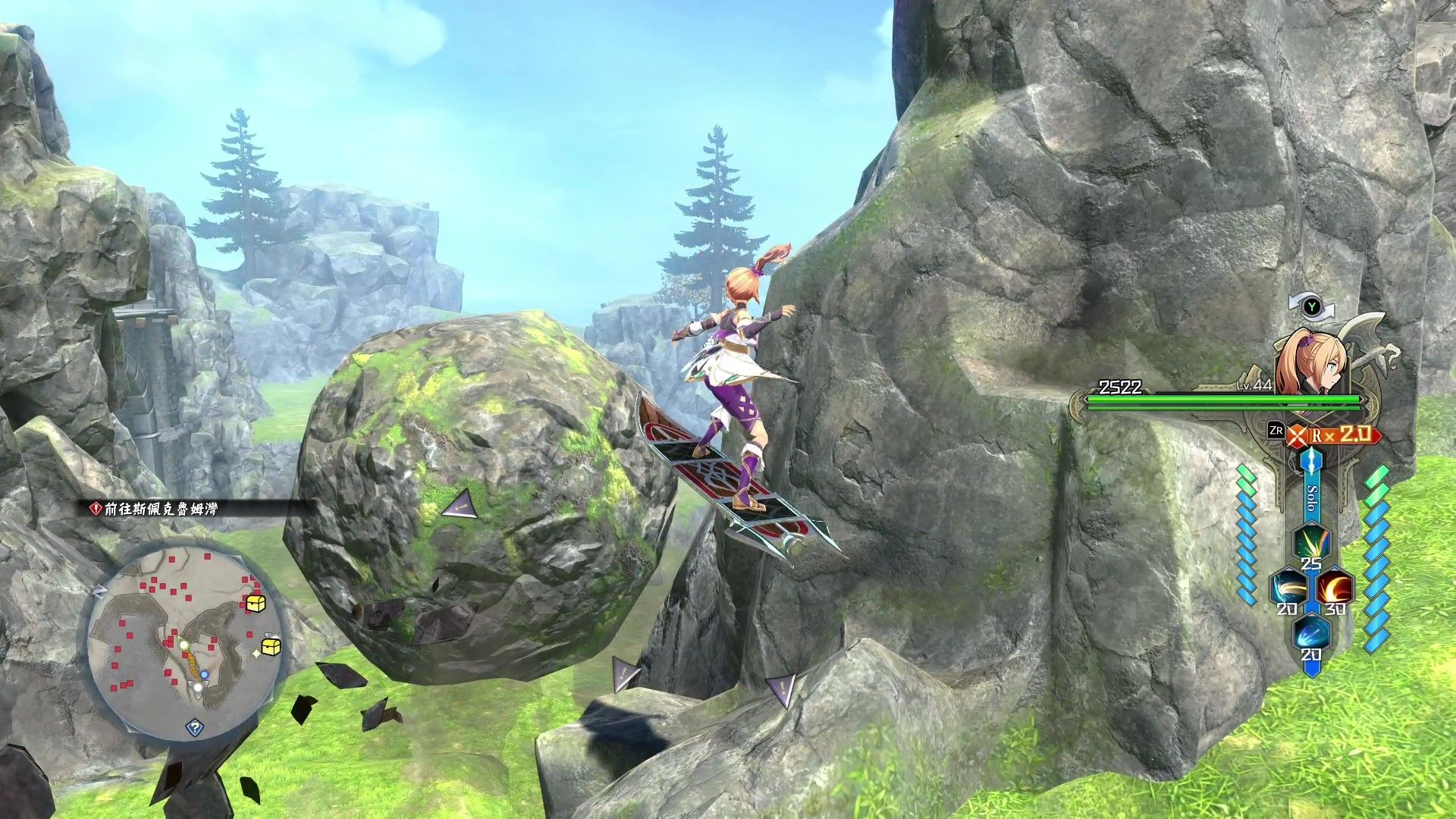
Task: Click the R×2.0 revenge gauge badge
Action: [x=1335, y=435]
